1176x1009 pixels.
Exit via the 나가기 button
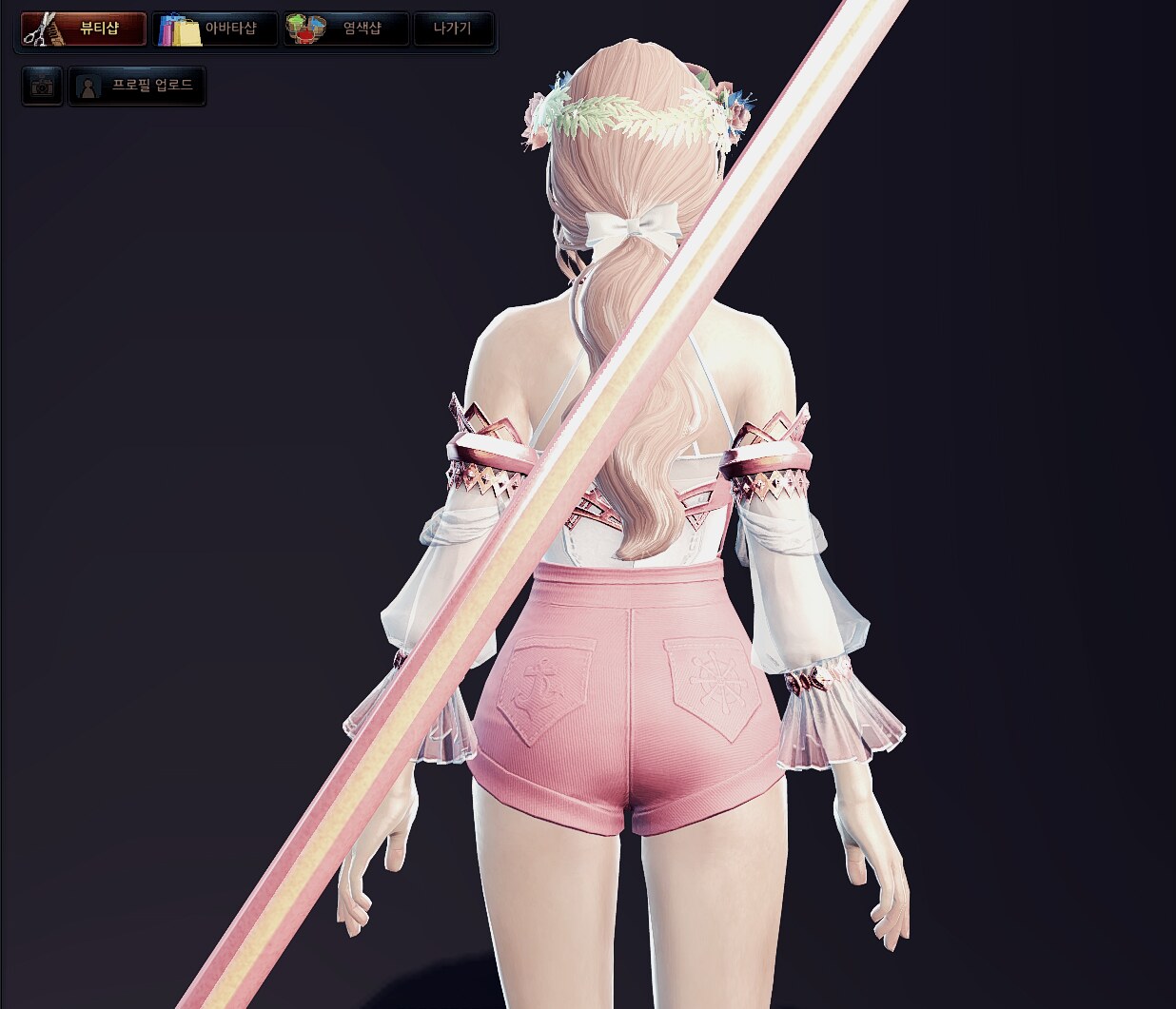[453, 29]
